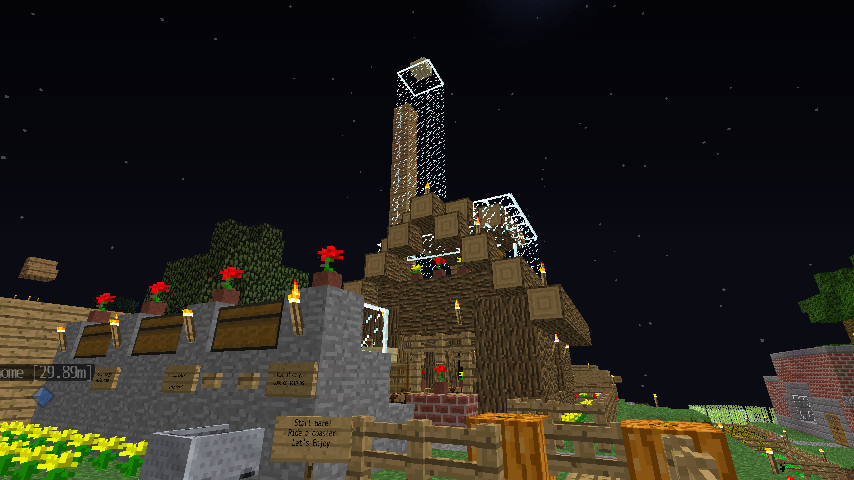Image resolution: width=854 pixels, height=480 pixels.
Task: Select the blue diamond home waypoint marker
Action: point(42,396)
